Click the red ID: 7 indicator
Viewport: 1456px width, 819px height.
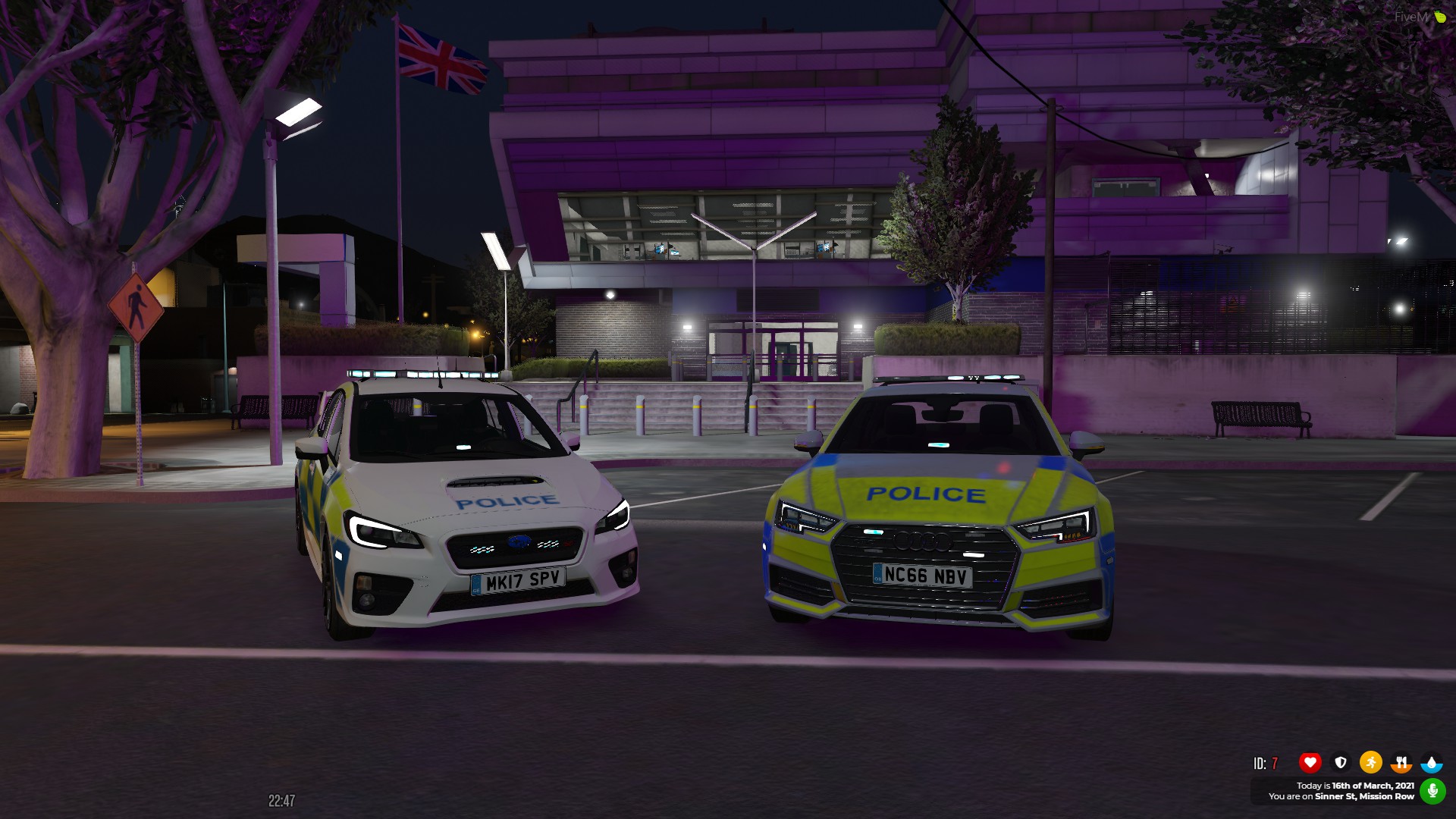tap(1265, 761)
